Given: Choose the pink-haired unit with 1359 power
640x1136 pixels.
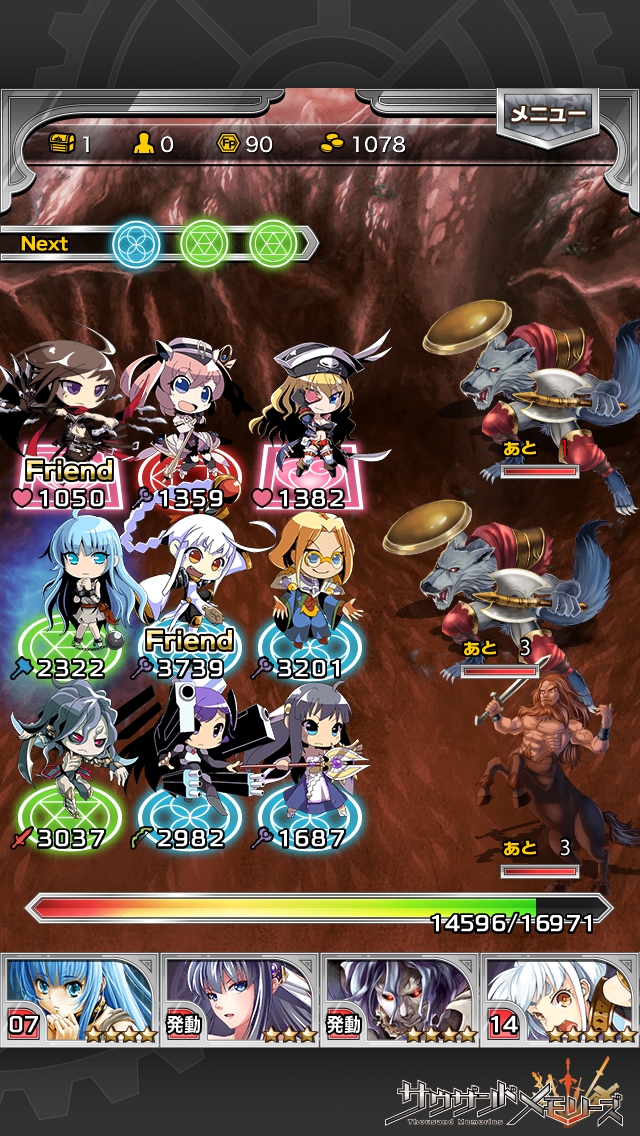Looking at the screenshot, I should tap(185, 420).
